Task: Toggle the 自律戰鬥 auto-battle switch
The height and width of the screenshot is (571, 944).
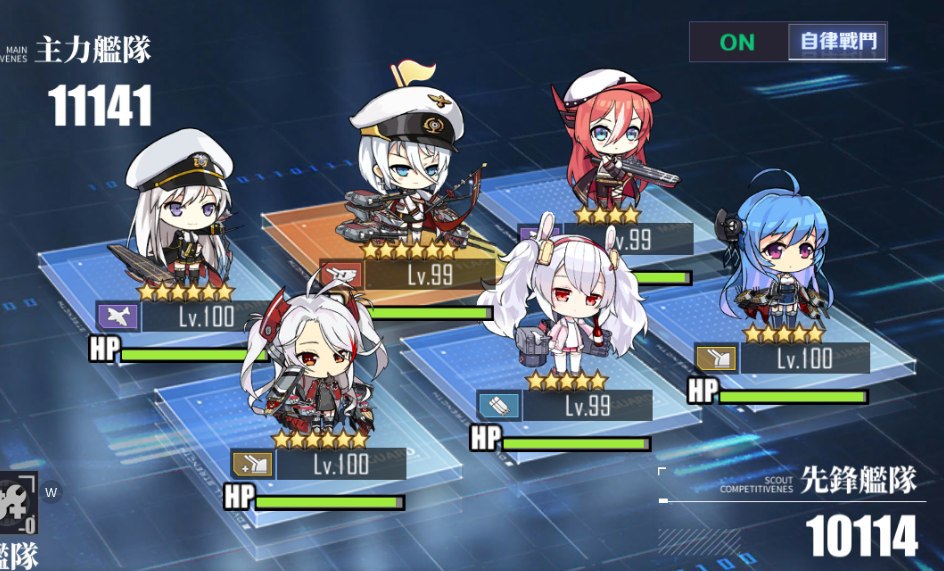Action: tap(788, 42)
